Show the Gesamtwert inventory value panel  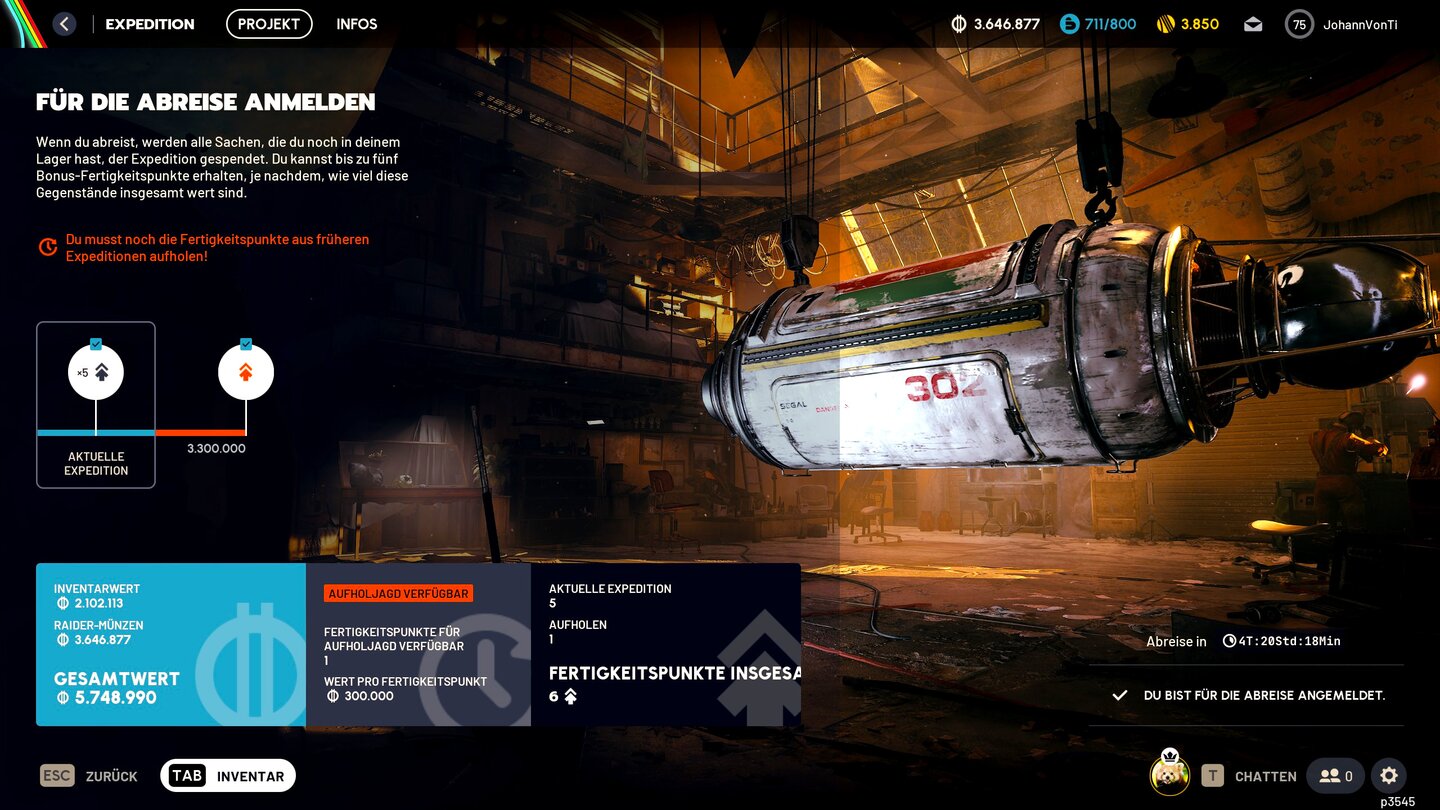click(x=171, y=644)
